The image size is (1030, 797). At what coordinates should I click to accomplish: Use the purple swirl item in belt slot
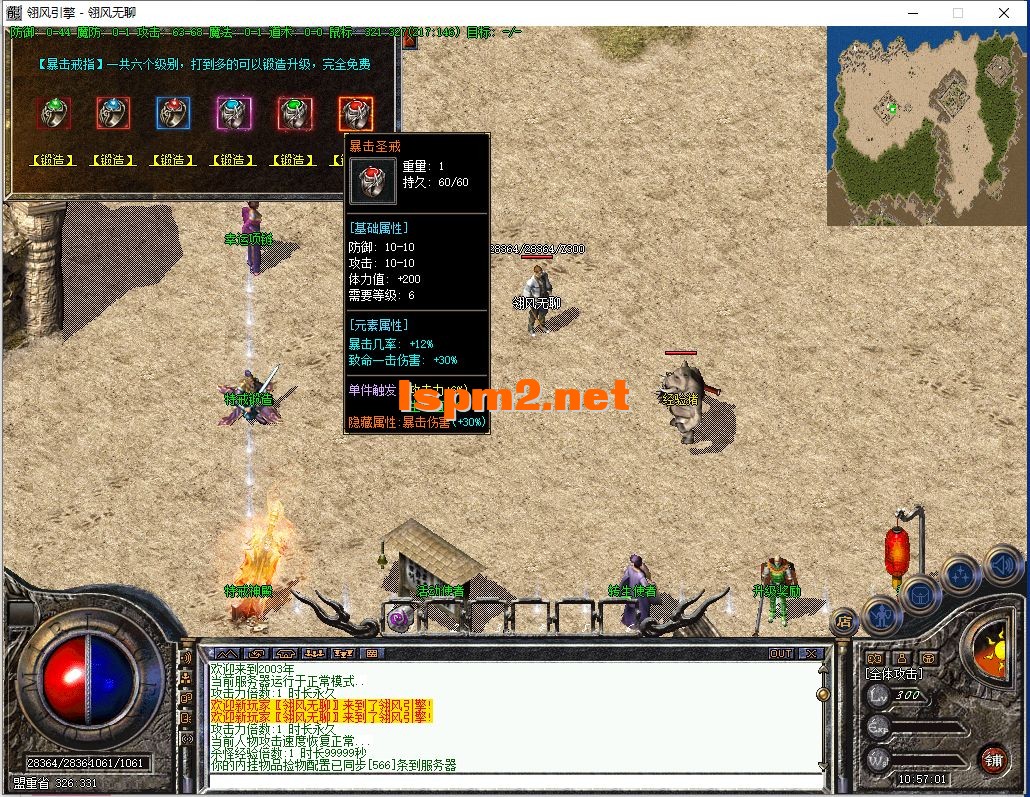point(399,620)
